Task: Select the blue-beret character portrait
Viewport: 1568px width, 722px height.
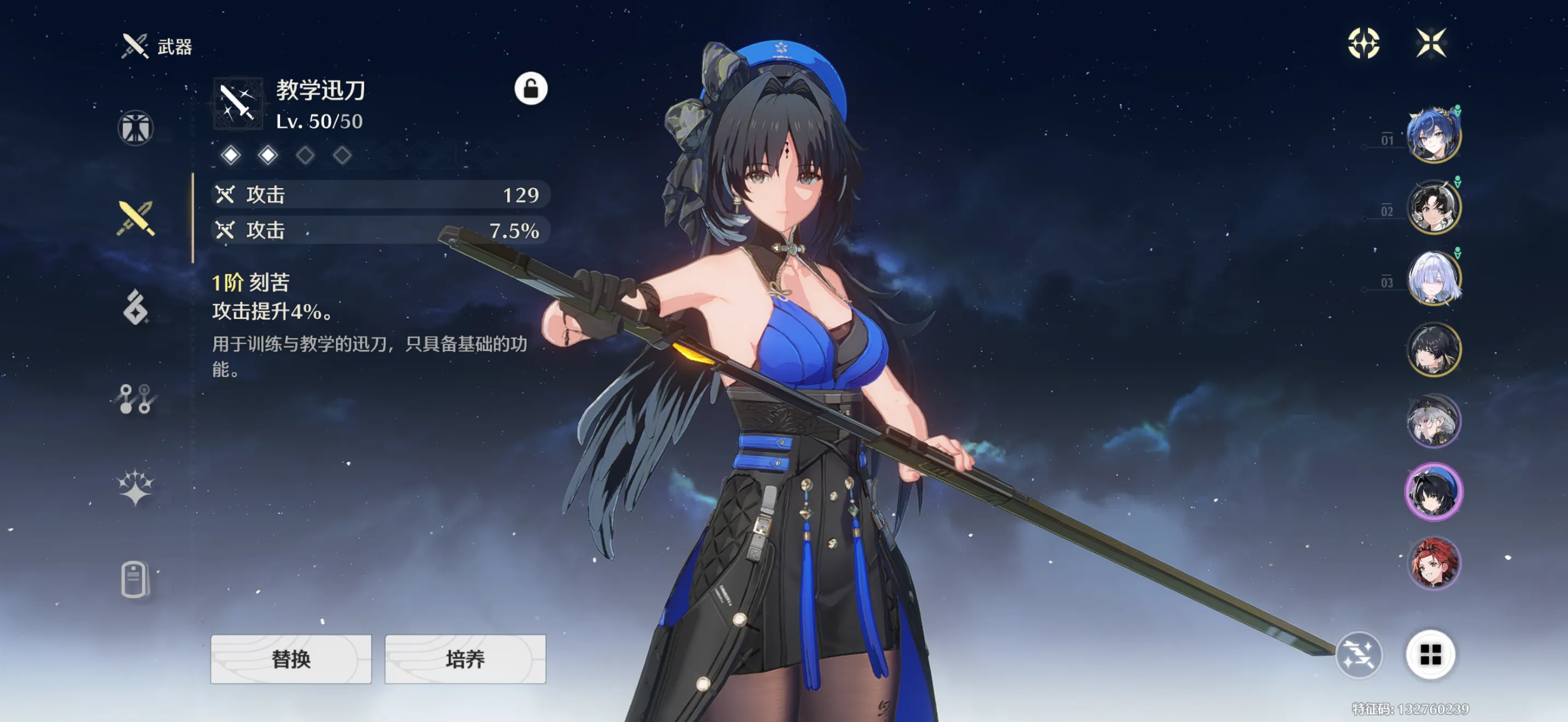Action: tap(1434, 492)
